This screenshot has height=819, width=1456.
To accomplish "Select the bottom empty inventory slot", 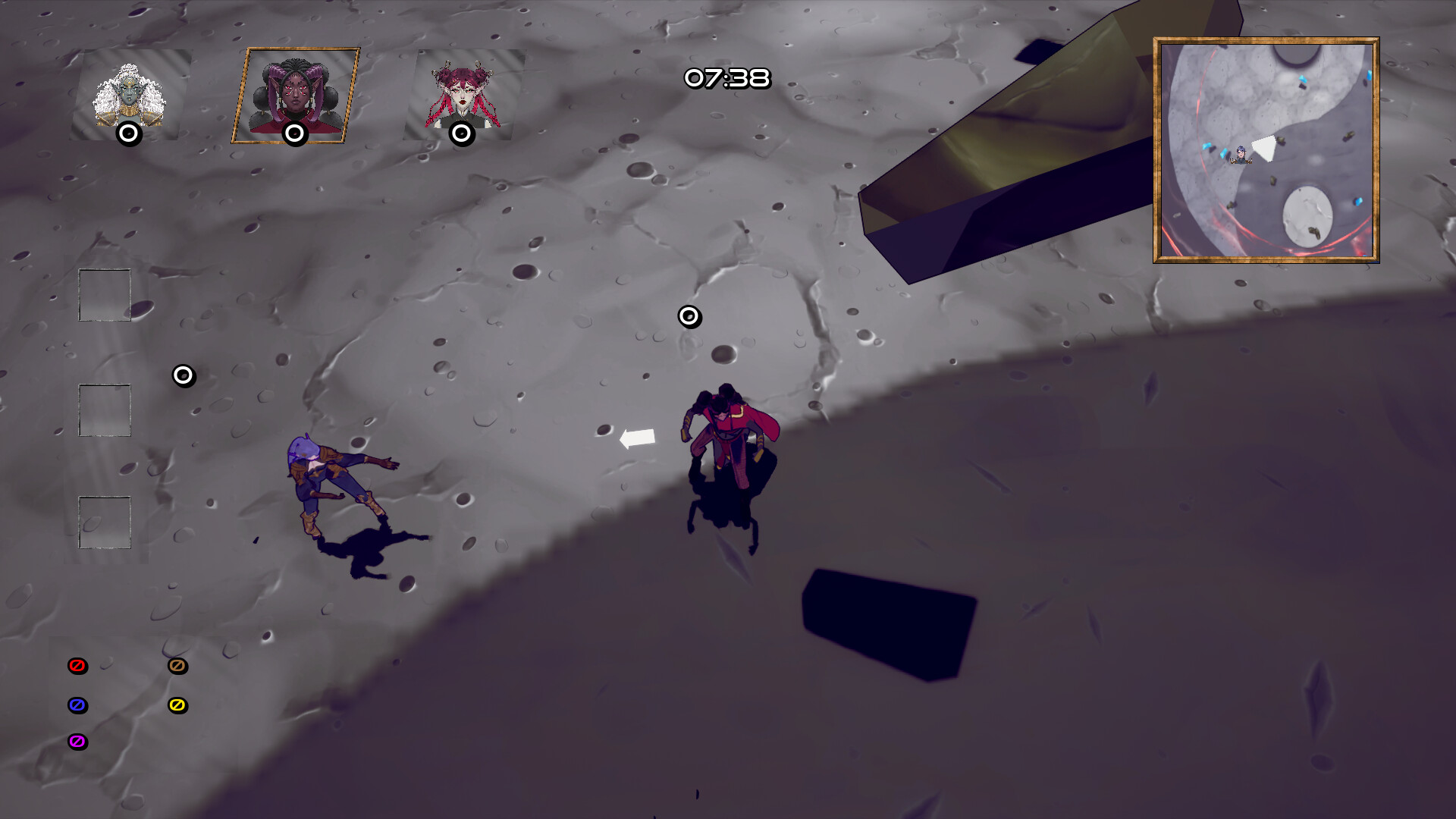I will 104,523.
